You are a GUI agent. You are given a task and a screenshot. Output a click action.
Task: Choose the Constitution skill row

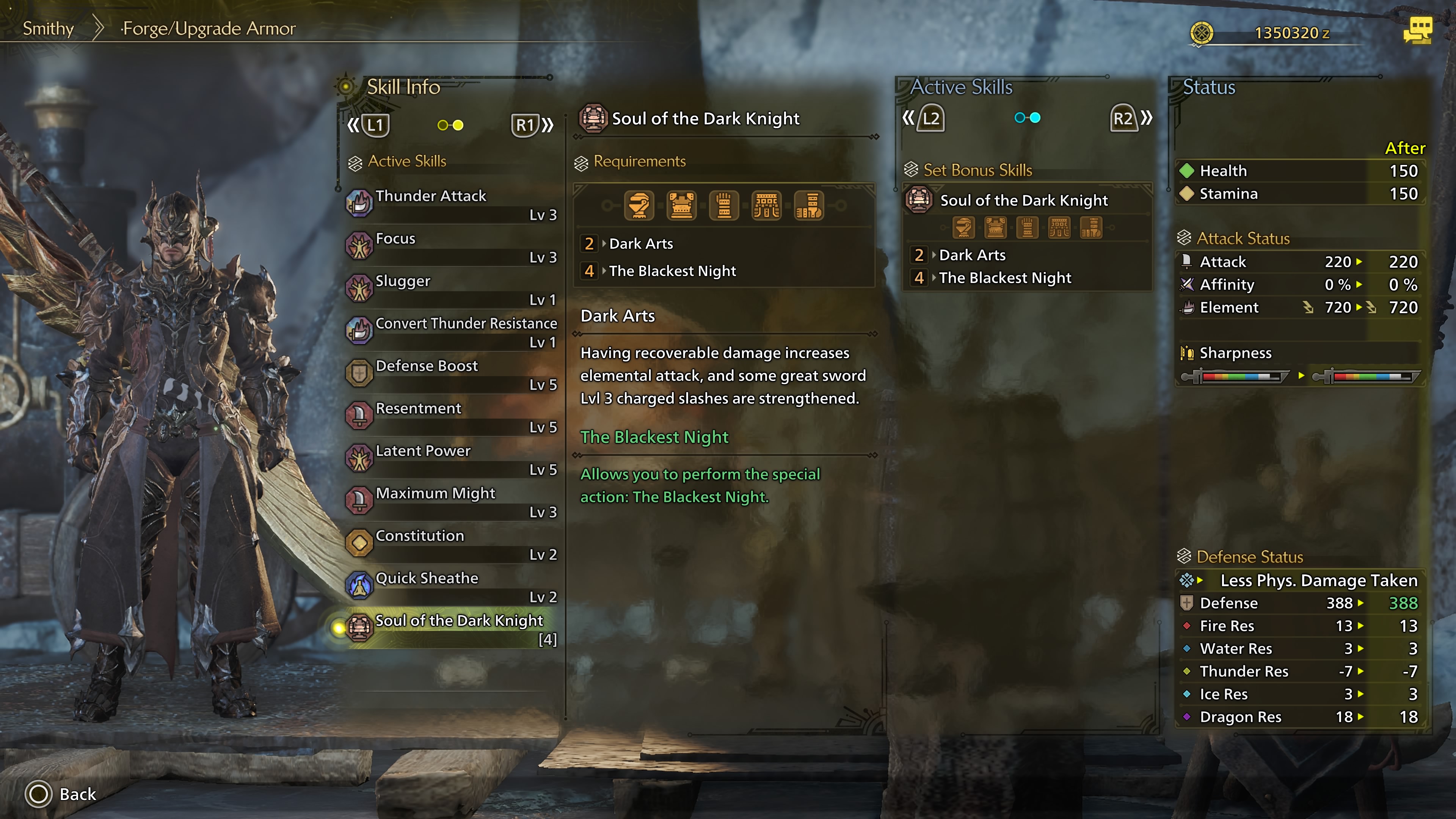[452, 544]
